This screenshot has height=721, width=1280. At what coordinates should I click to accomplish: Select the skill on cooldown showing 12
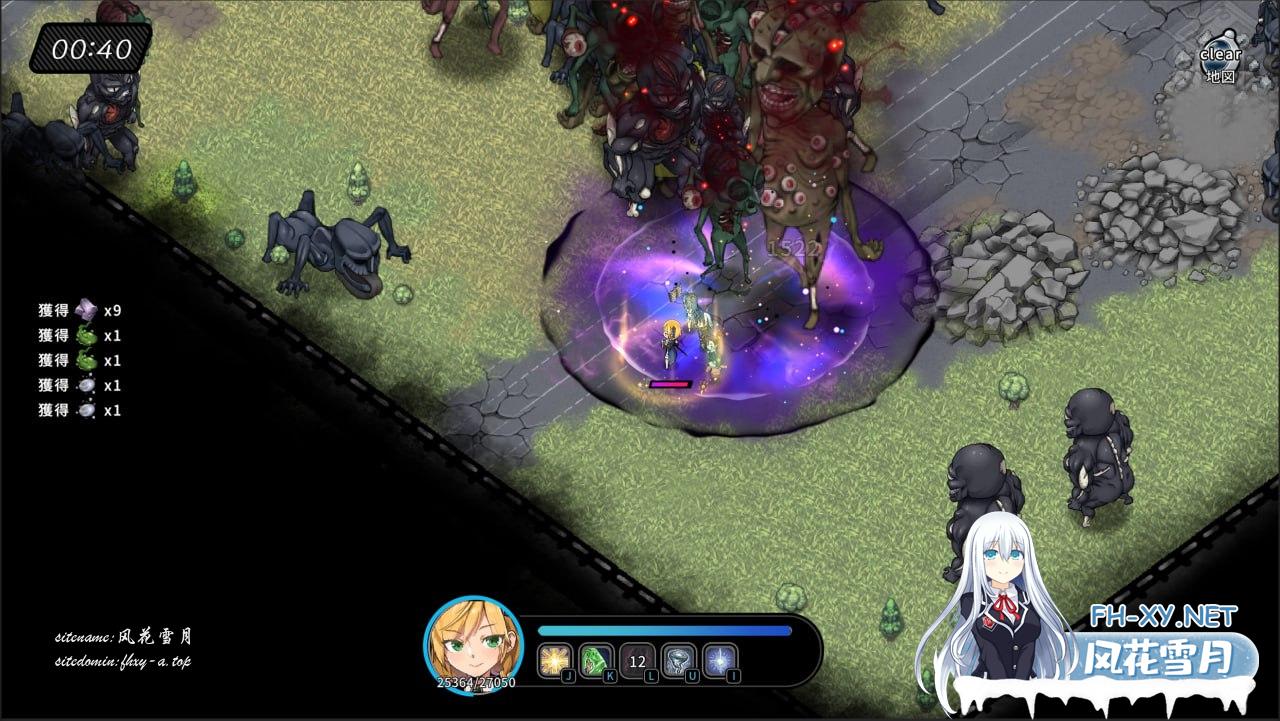point(637,661)
